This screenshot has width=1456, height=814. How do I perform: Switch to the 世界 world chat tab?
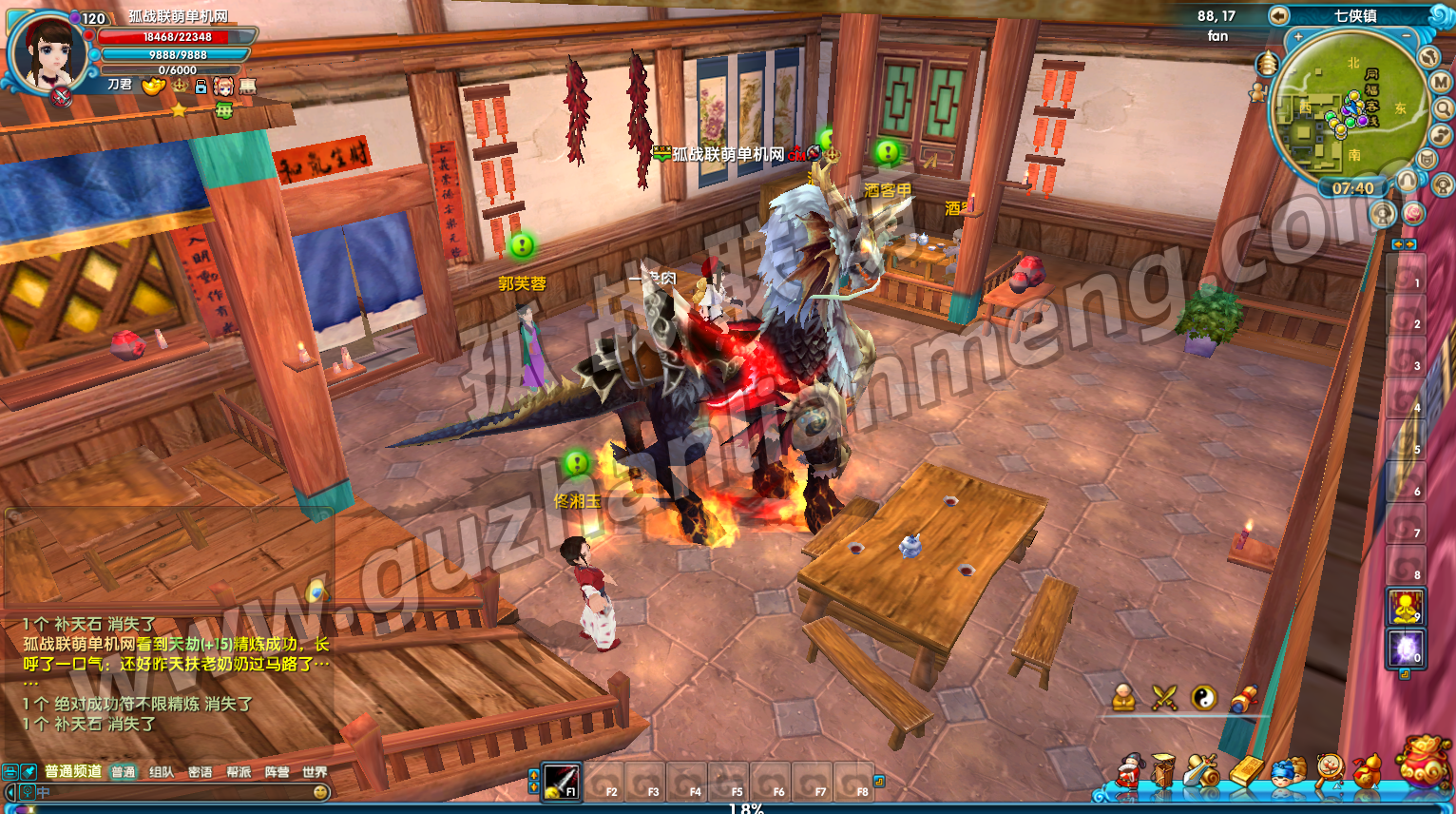pos(315,772)
